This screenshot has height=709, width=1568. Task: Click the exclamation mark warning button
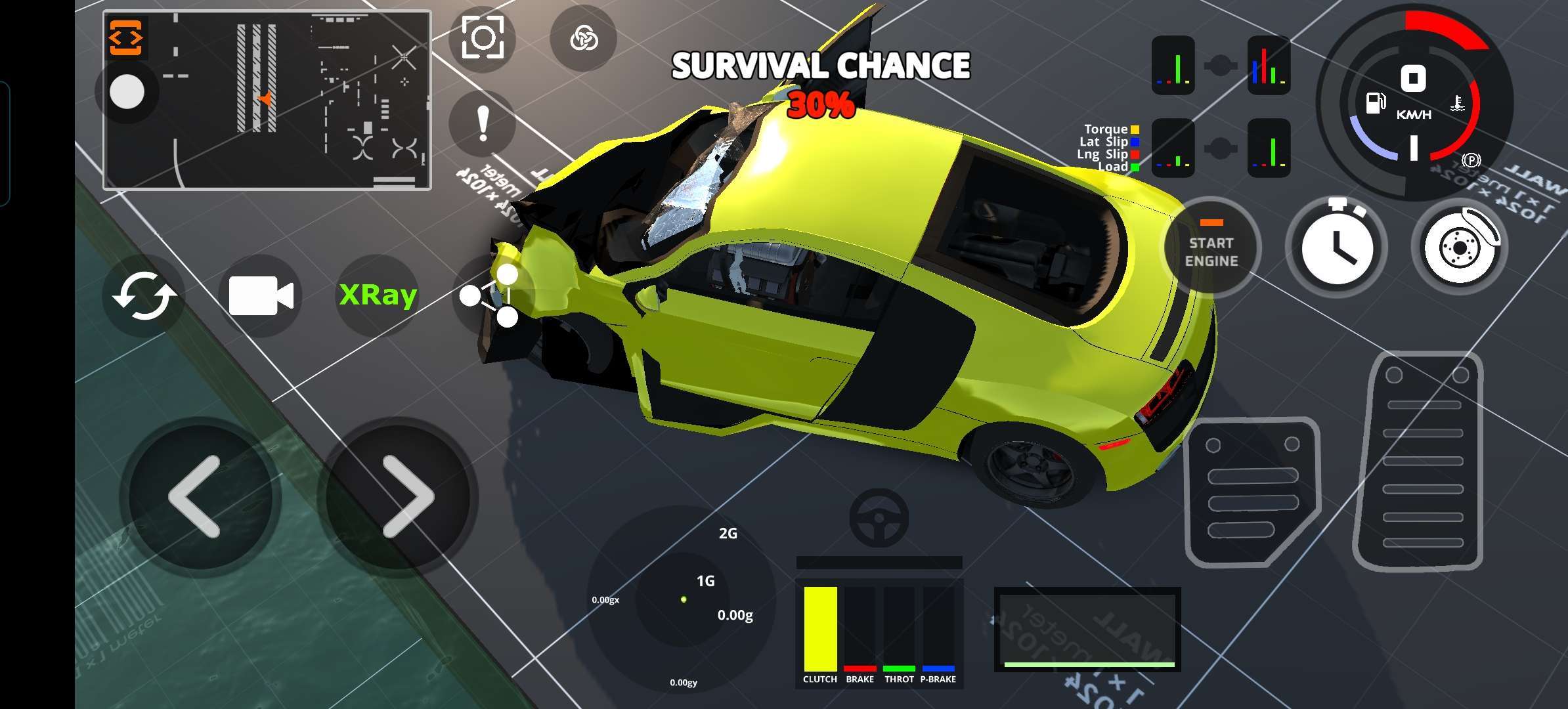[483, 125]
